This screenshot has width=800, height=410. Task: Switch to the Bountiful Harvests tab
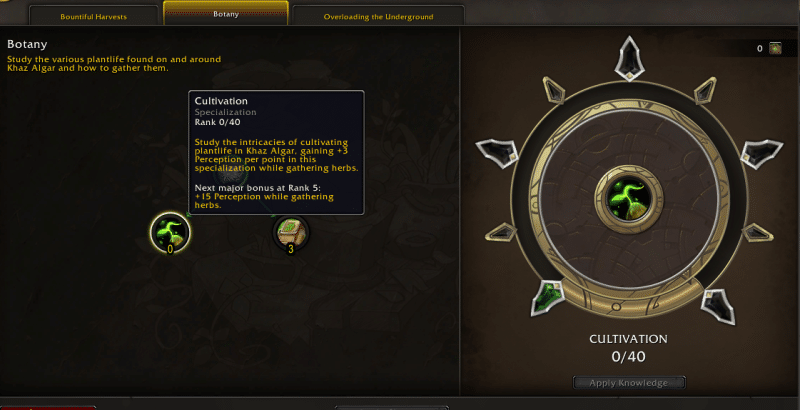point(94,16)
